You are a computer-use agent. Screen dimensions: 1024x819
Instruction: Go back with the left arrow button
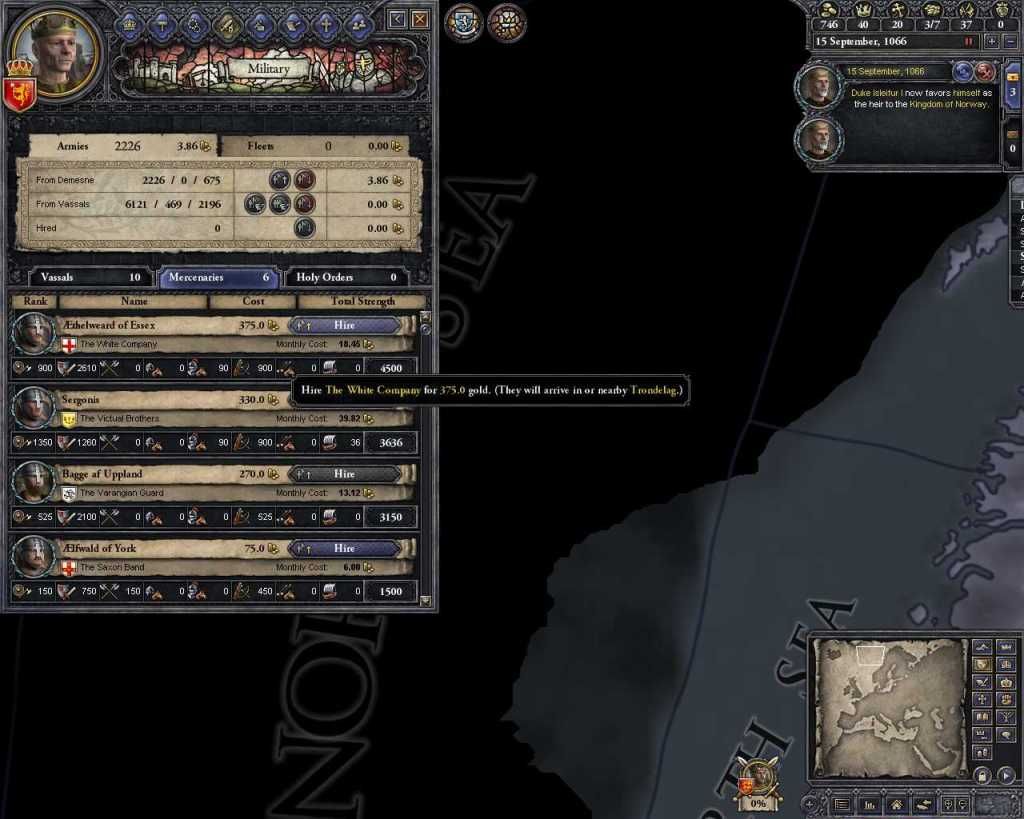(x=397, y=19)
